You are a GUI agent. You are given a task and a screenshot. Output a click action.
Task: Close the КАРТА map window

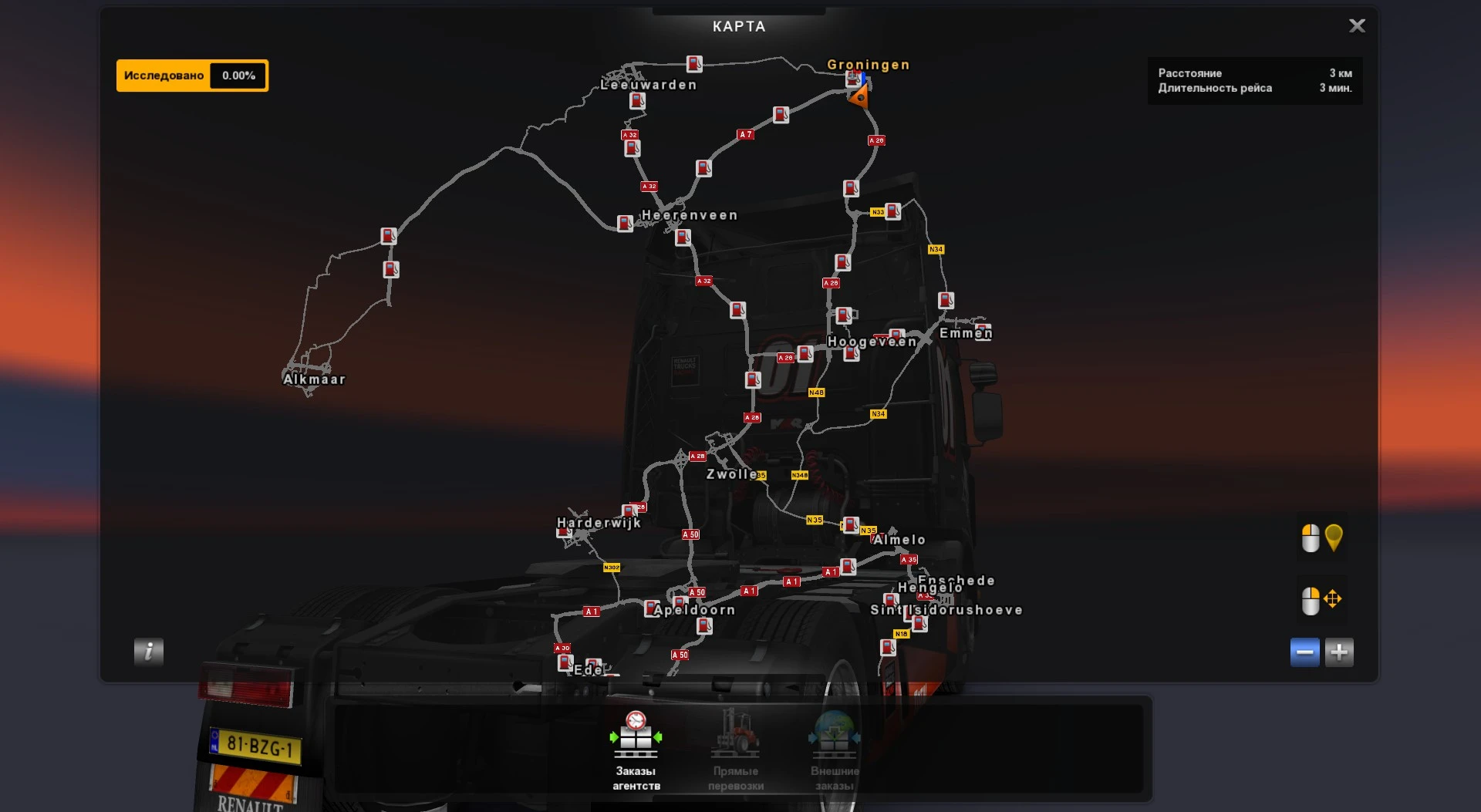1357,25
